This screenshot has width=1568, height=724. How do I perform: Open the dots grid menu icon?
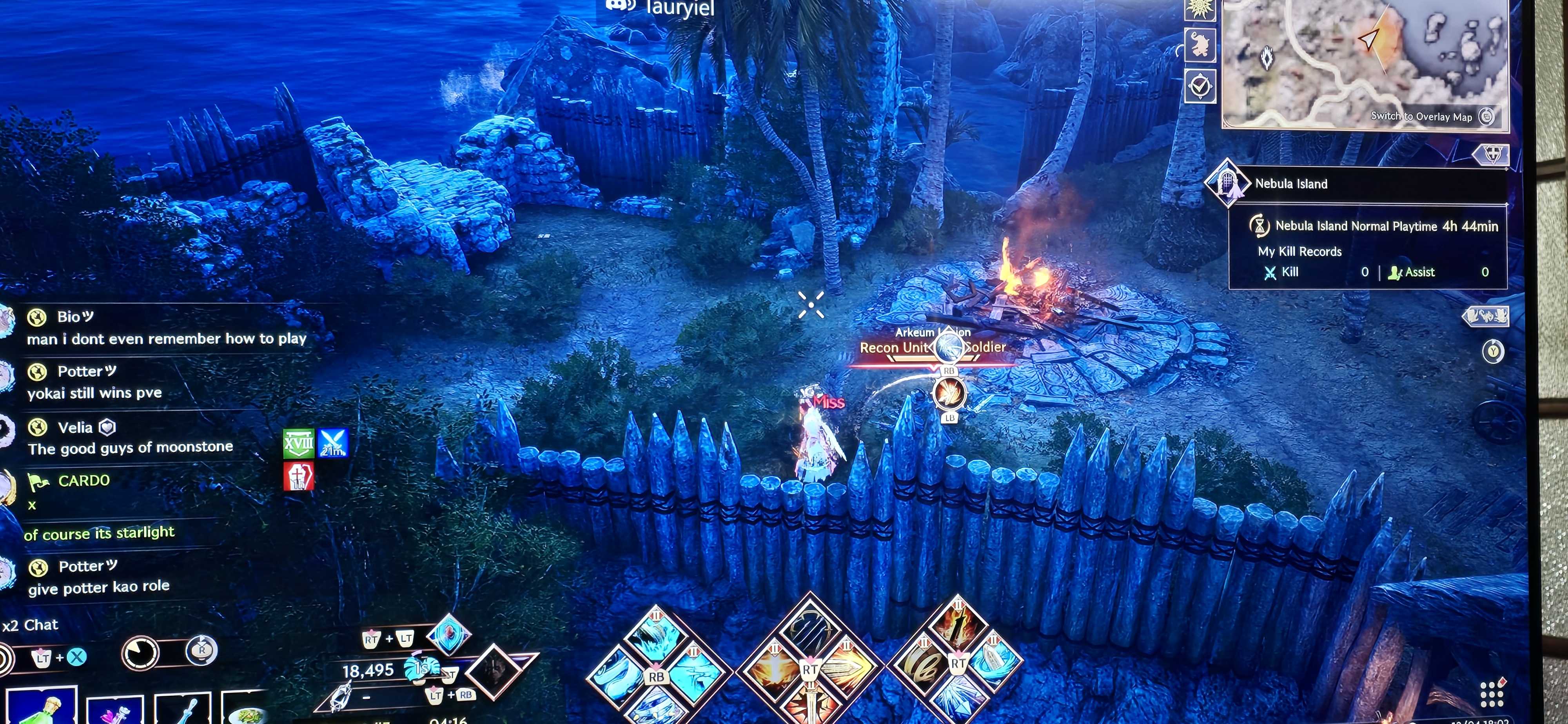click(x=1491, y=693)
